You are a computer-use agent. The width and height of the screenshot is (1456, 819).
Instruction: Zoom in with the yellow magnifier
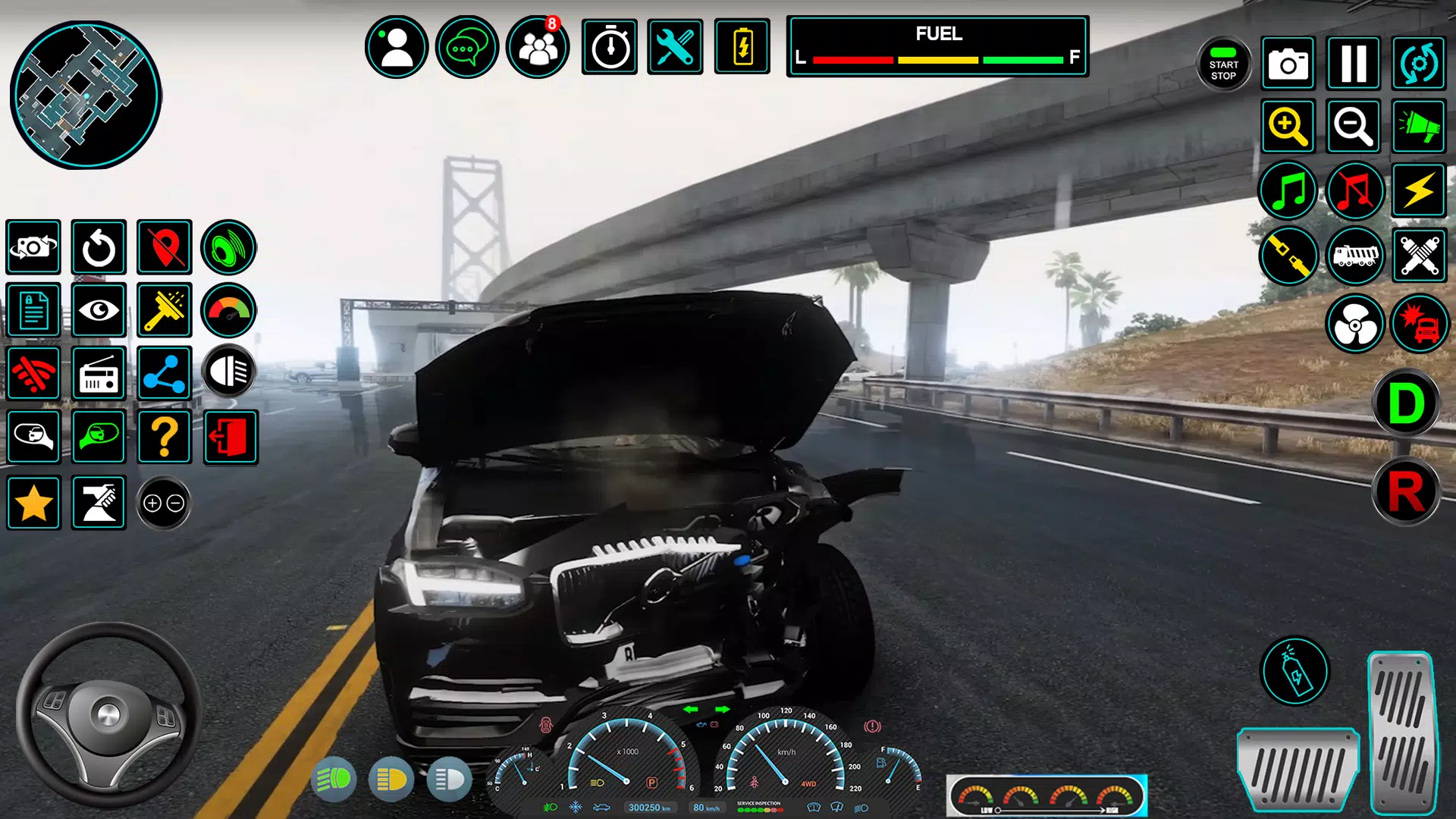click(1288, 127)
